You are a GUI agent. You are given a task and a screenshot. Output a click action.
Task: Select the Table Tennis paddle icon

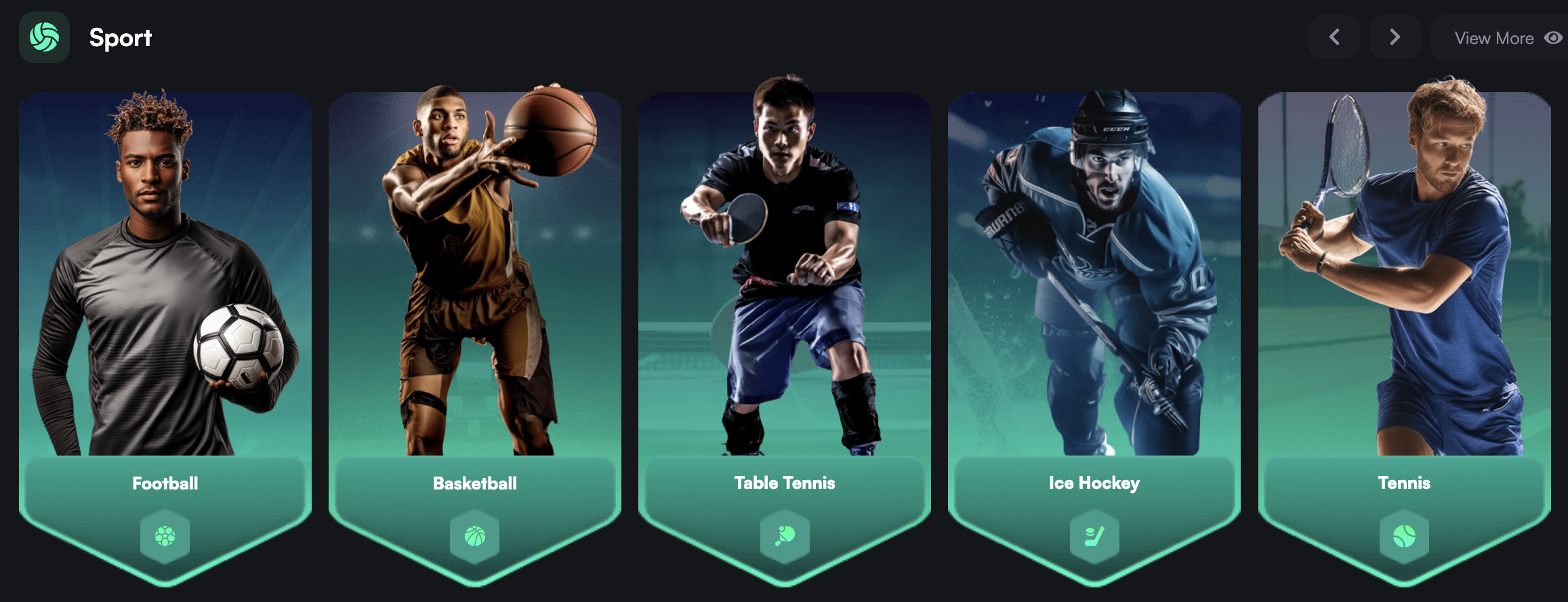click(x=785, y=535)
